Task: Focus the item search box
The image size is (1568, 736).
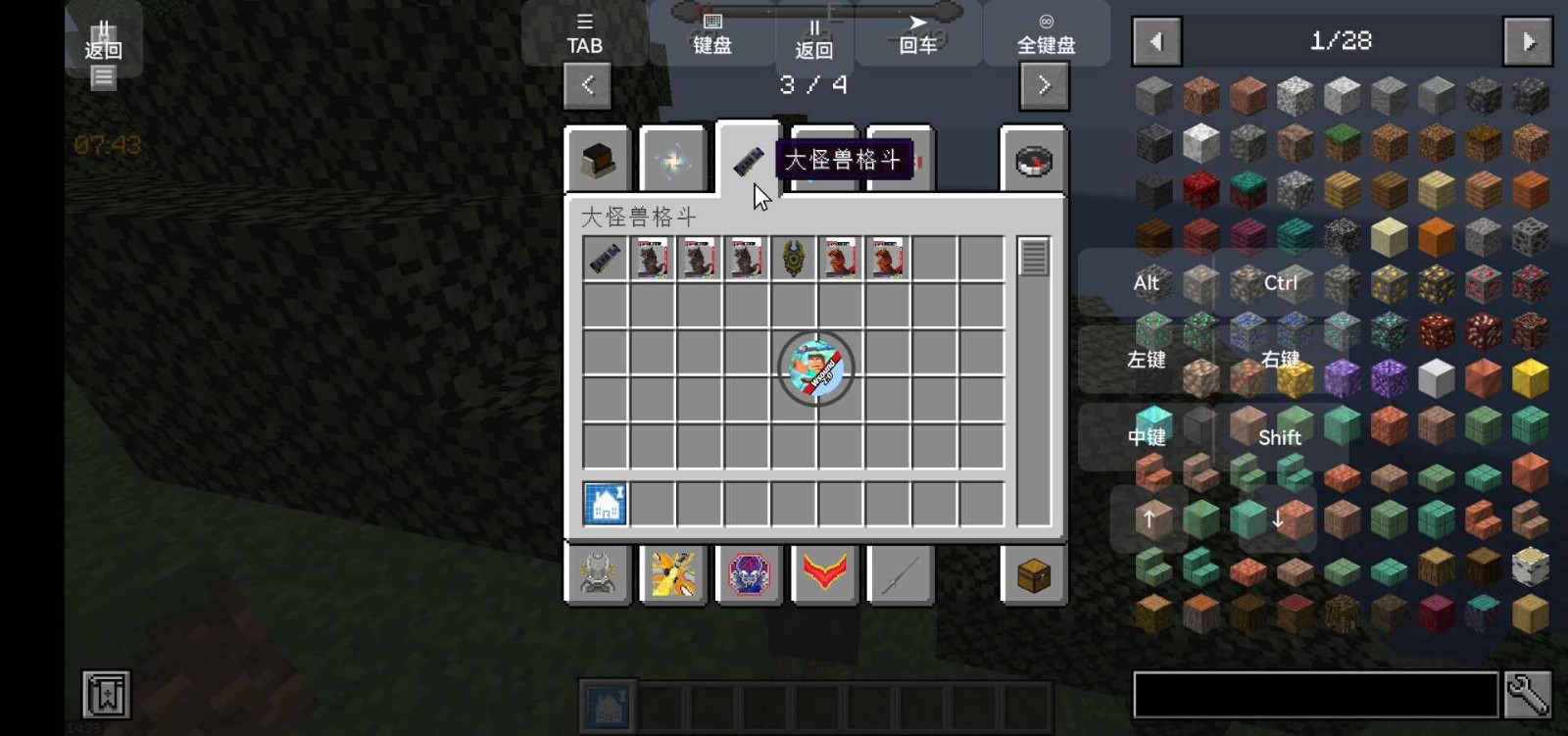Action: 1315,695
